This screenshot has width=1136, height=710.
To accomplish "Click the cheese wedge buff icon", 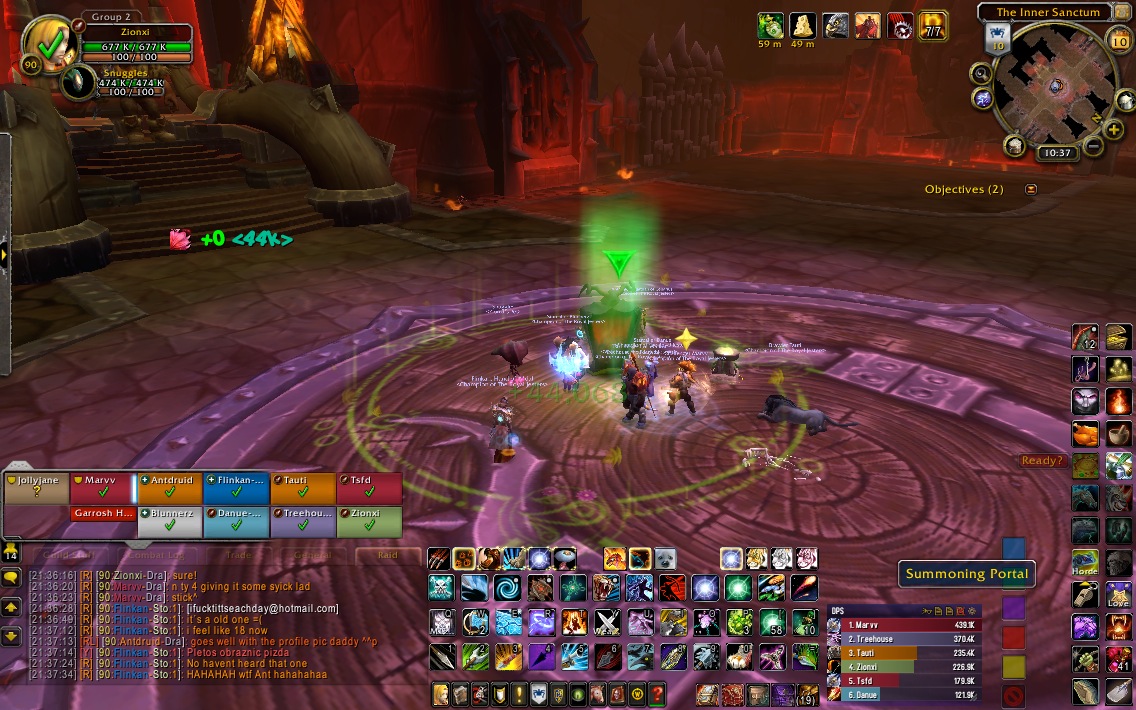I will [803, 25].
